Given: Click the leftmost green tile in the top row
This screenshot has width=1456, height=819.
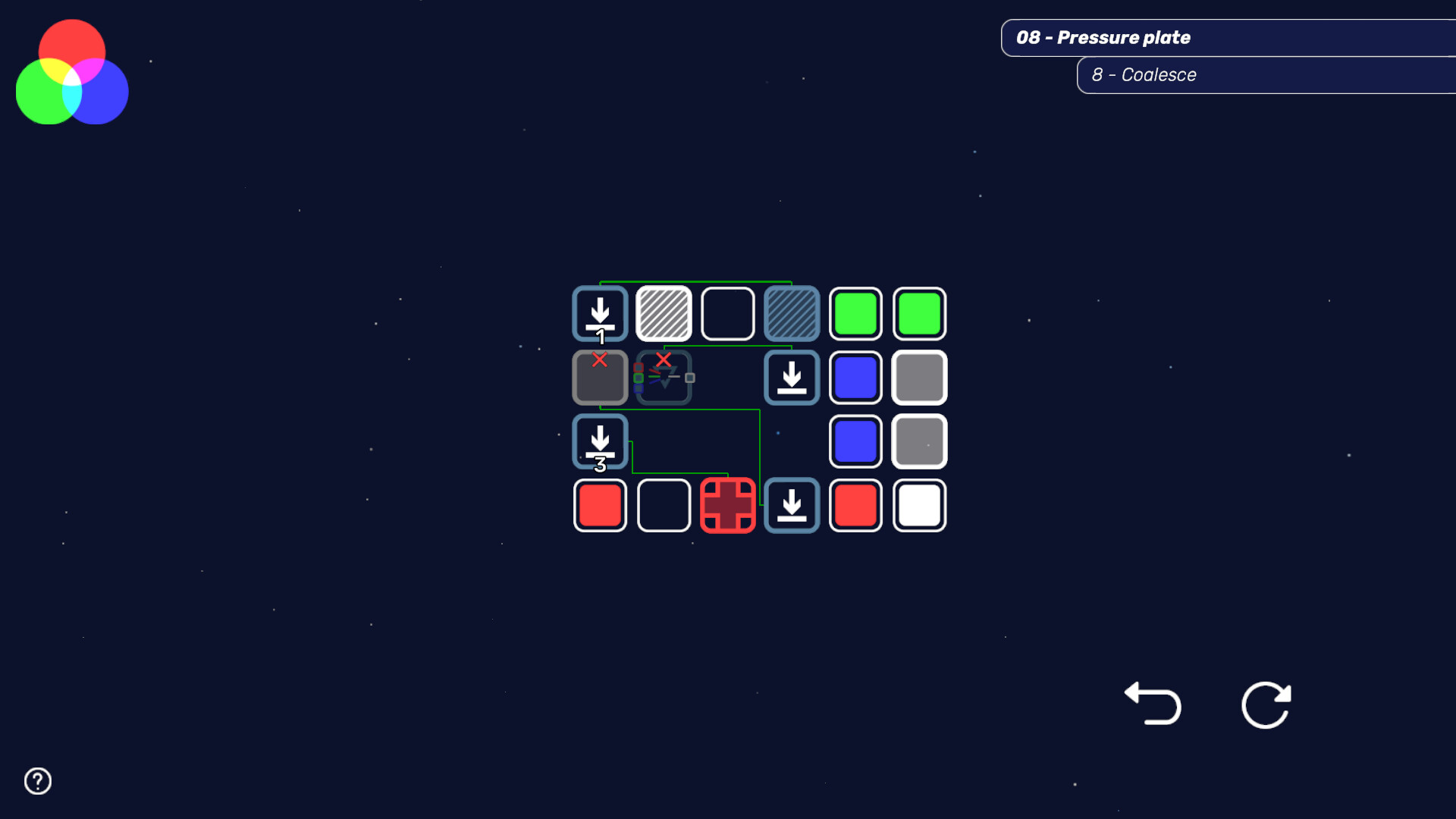Looking at the screenshot, I should coord(855,313).
